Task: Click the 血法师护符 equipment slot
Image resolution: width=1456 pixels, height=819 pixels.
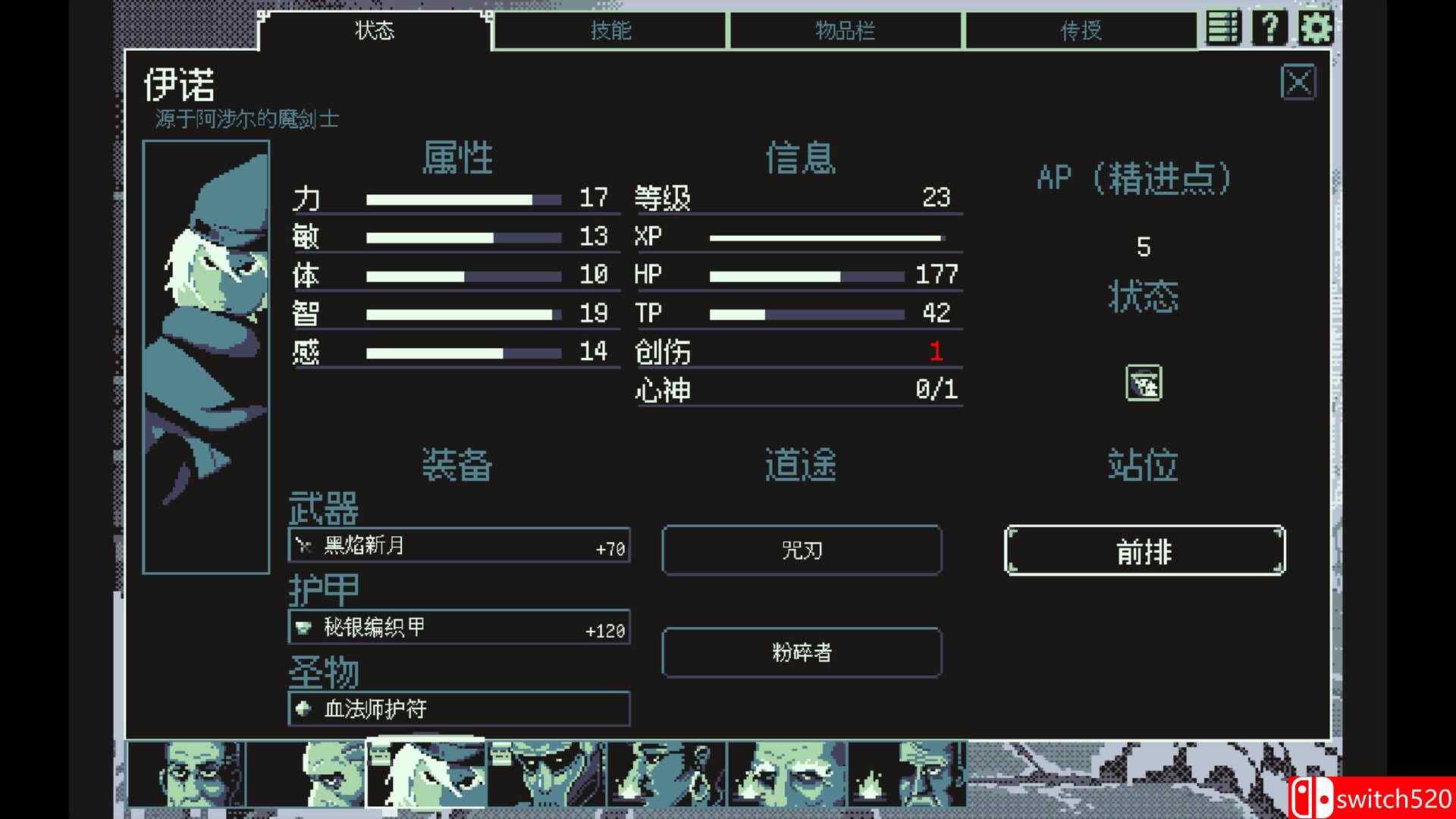Action: coord(459,709)
